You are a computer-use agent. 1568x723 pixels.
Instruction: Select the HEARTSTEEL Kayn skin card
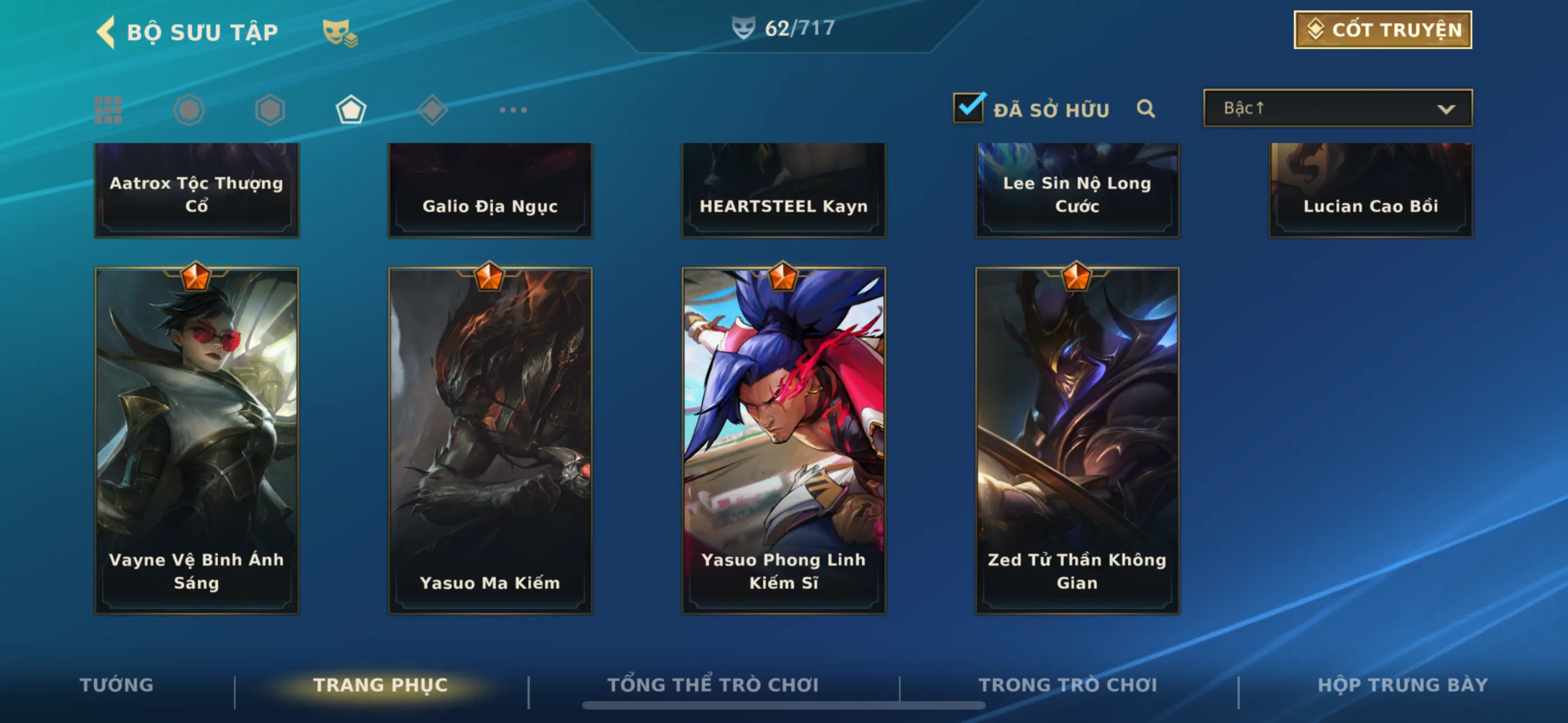[783, 190]
